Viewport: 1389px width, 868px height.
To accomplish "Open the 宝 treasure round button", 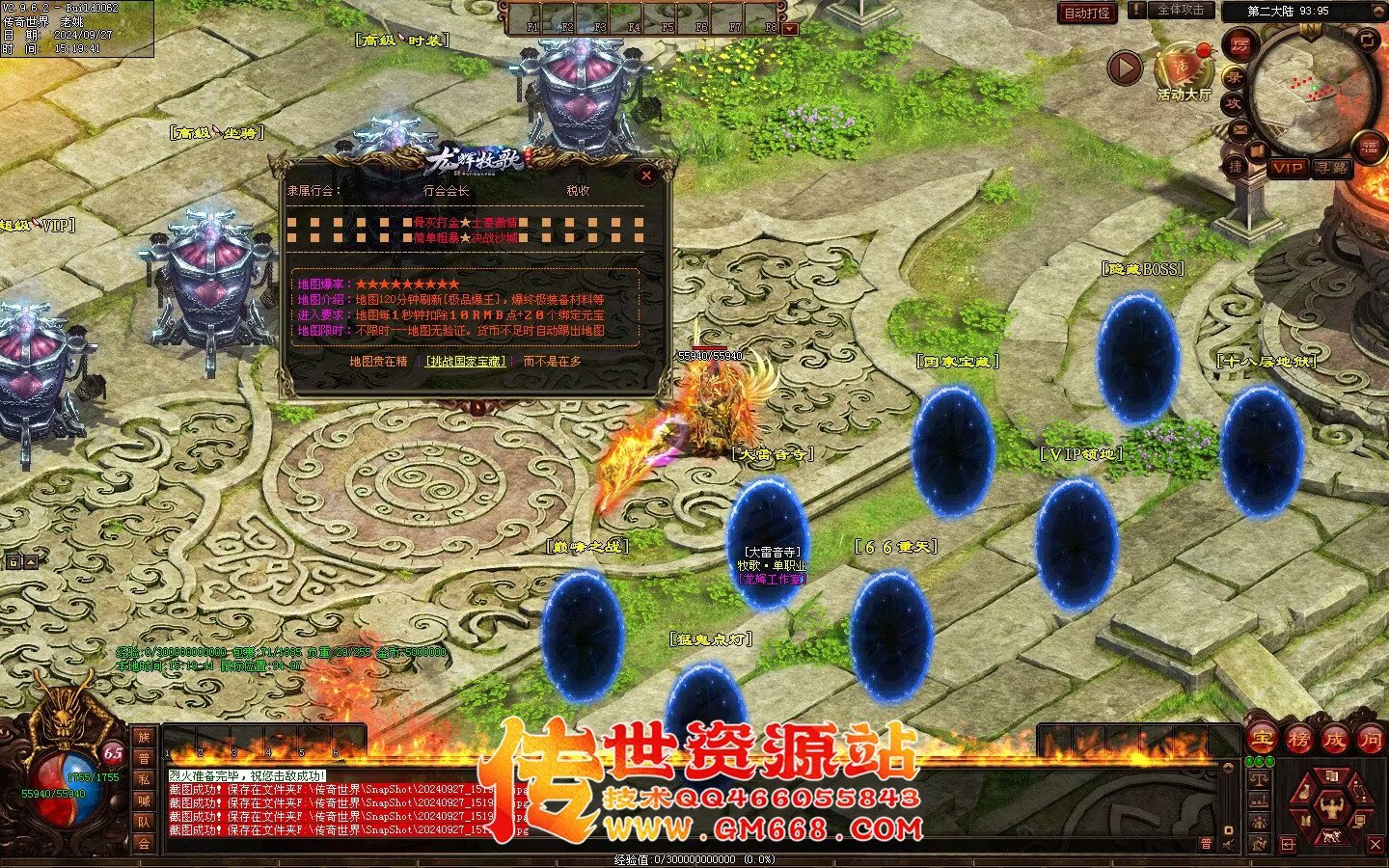I will 1261,740.
